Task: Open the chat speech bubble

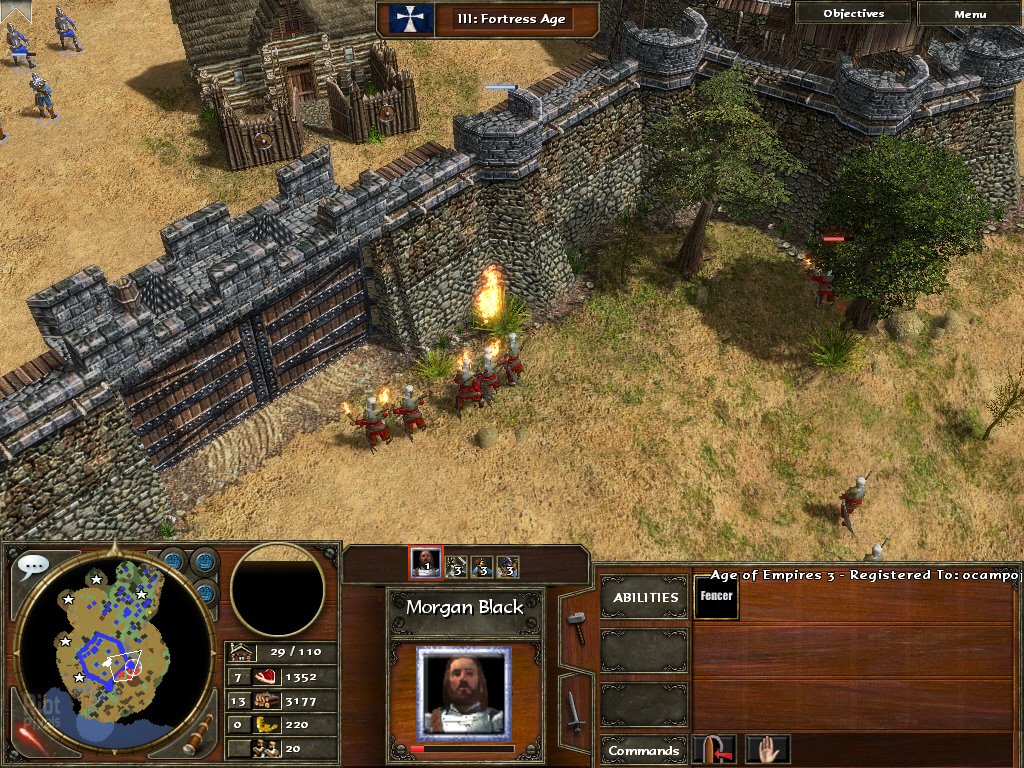Action: 32,566
